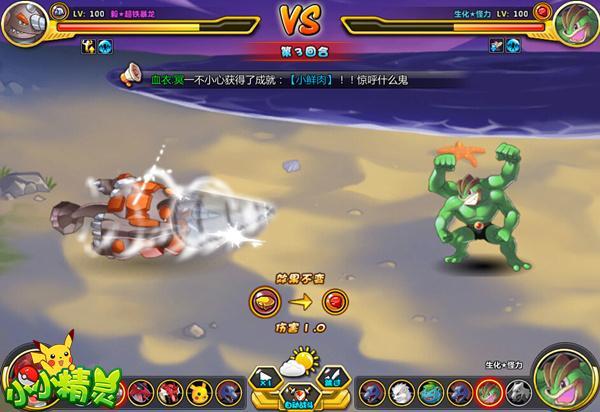The image size is (600, 412).
Task: Select the green turtle-like creature in the right team bar
Action: pos(429,390)
